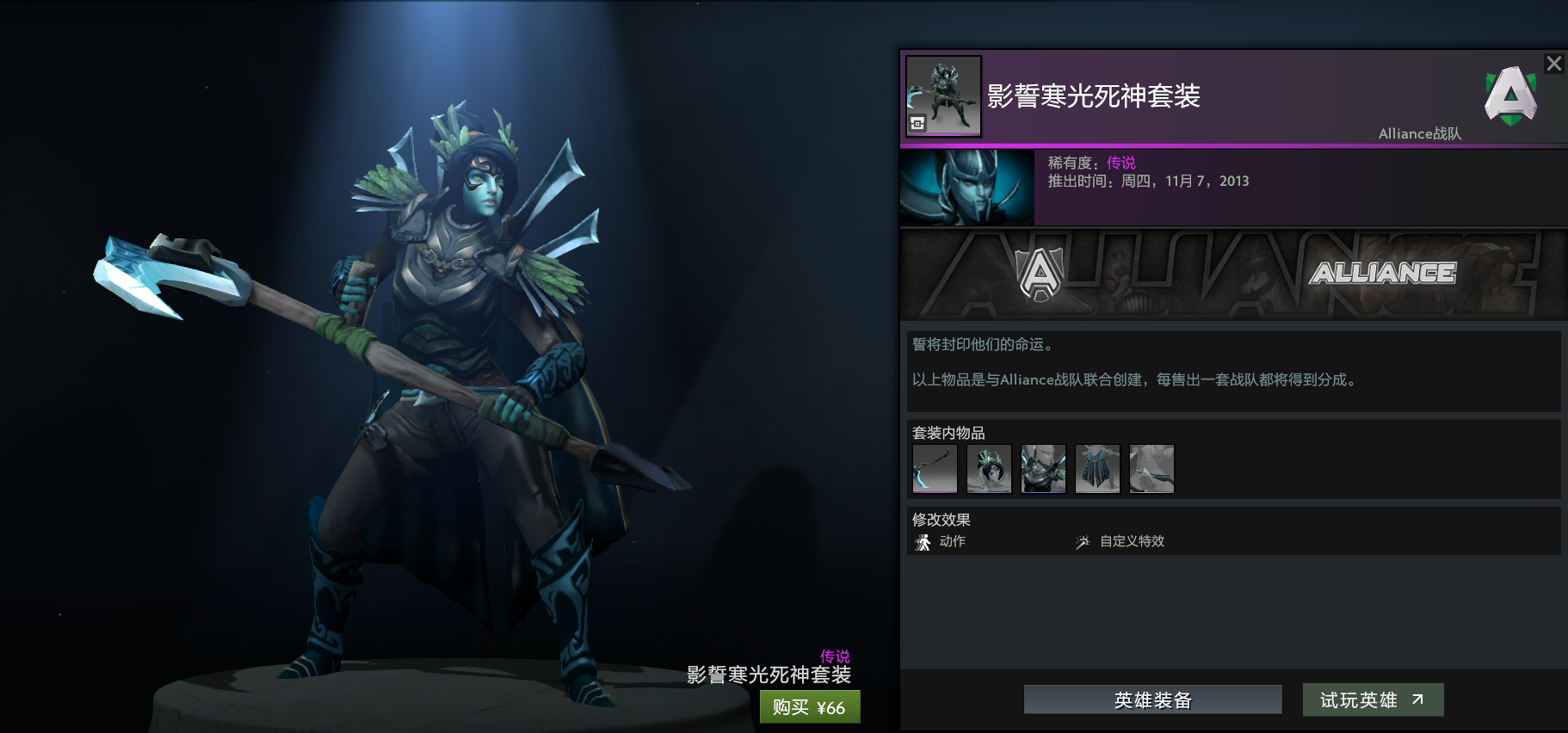Click the 购买 ¥66 purchase button
Viewport: 1568px width, 733px height.
pyautogui.click(x=809, y=706)
